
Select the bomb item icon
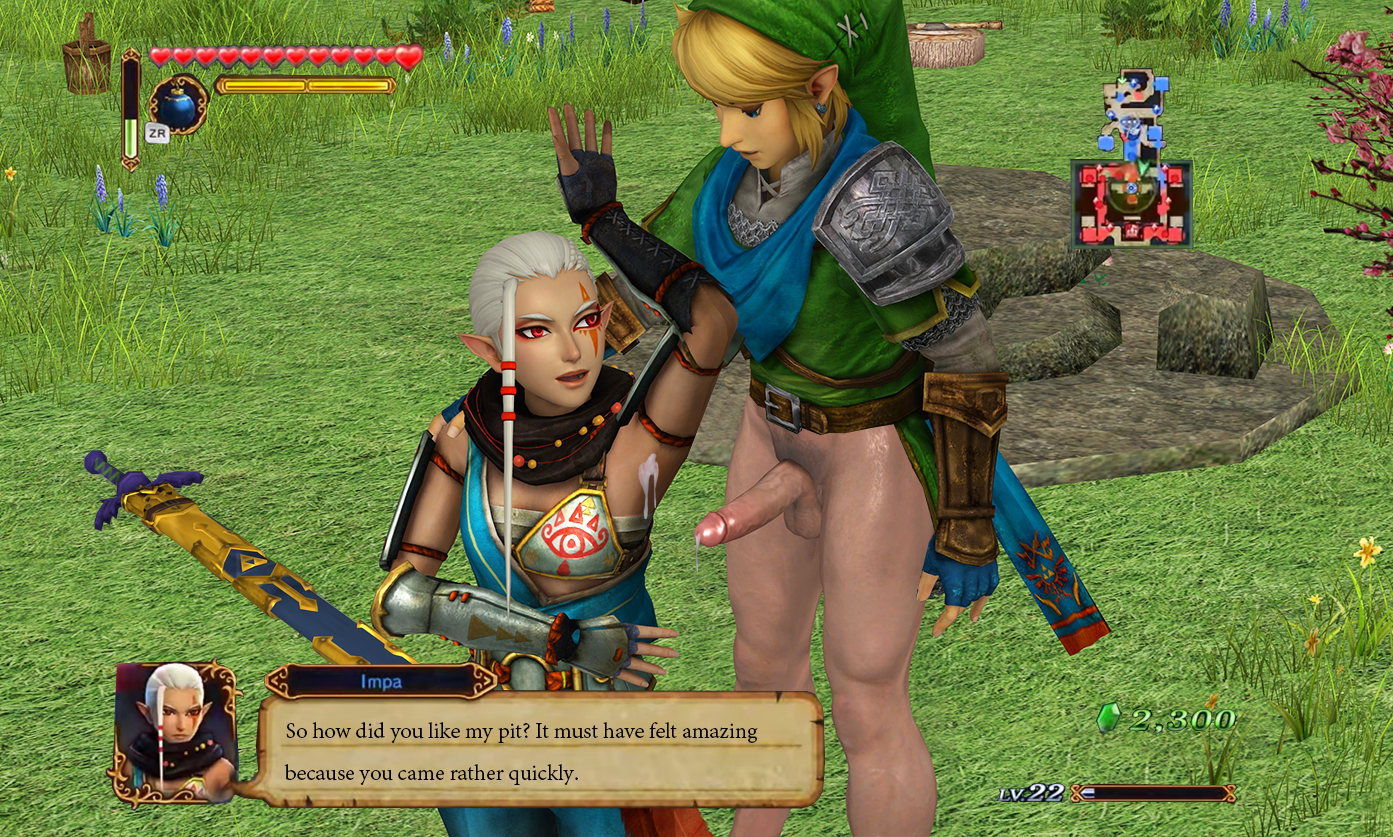point(178,105)
